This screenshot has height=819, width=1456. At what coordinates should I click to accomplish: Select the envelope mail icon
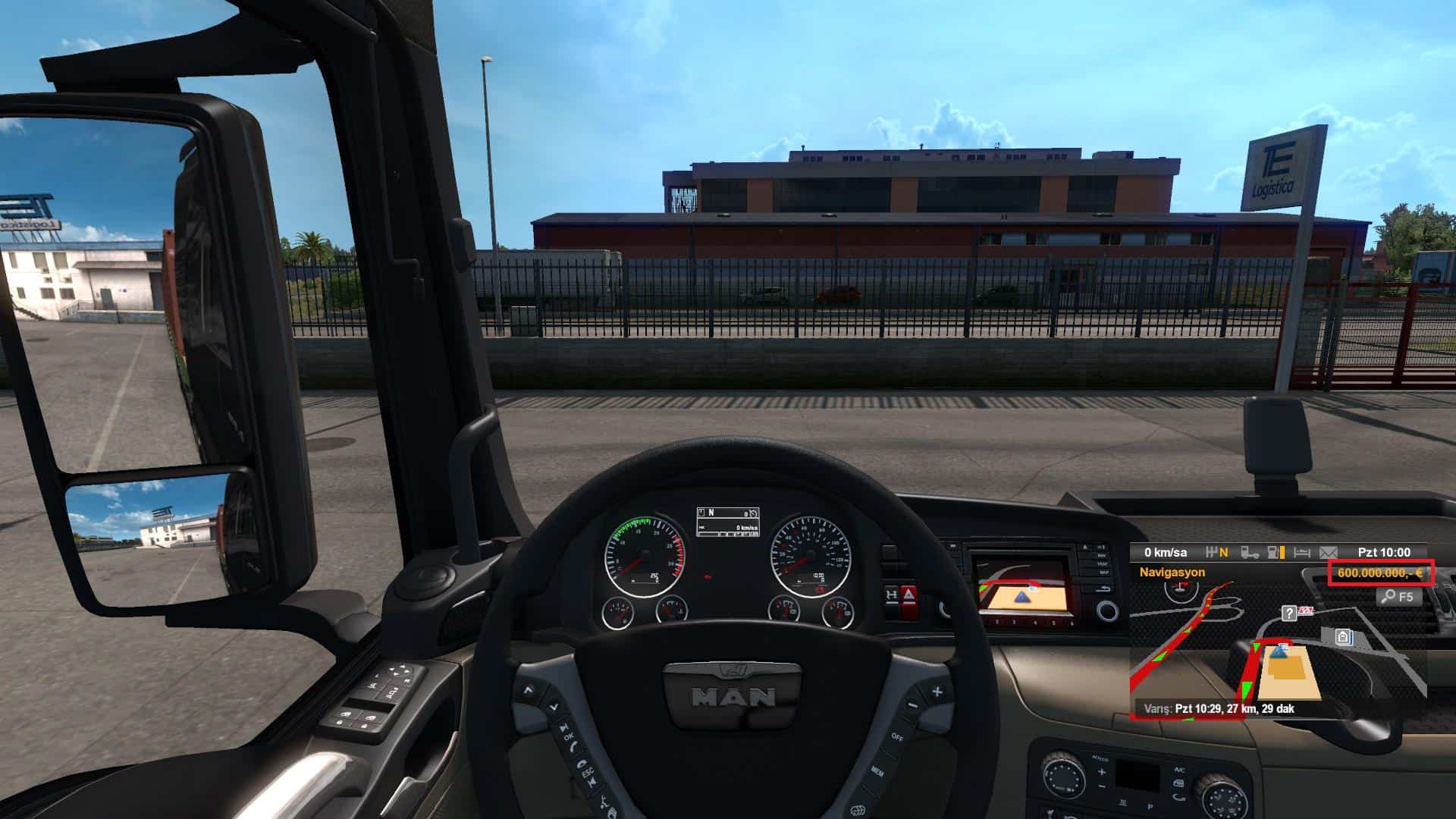click(1329, 553)
